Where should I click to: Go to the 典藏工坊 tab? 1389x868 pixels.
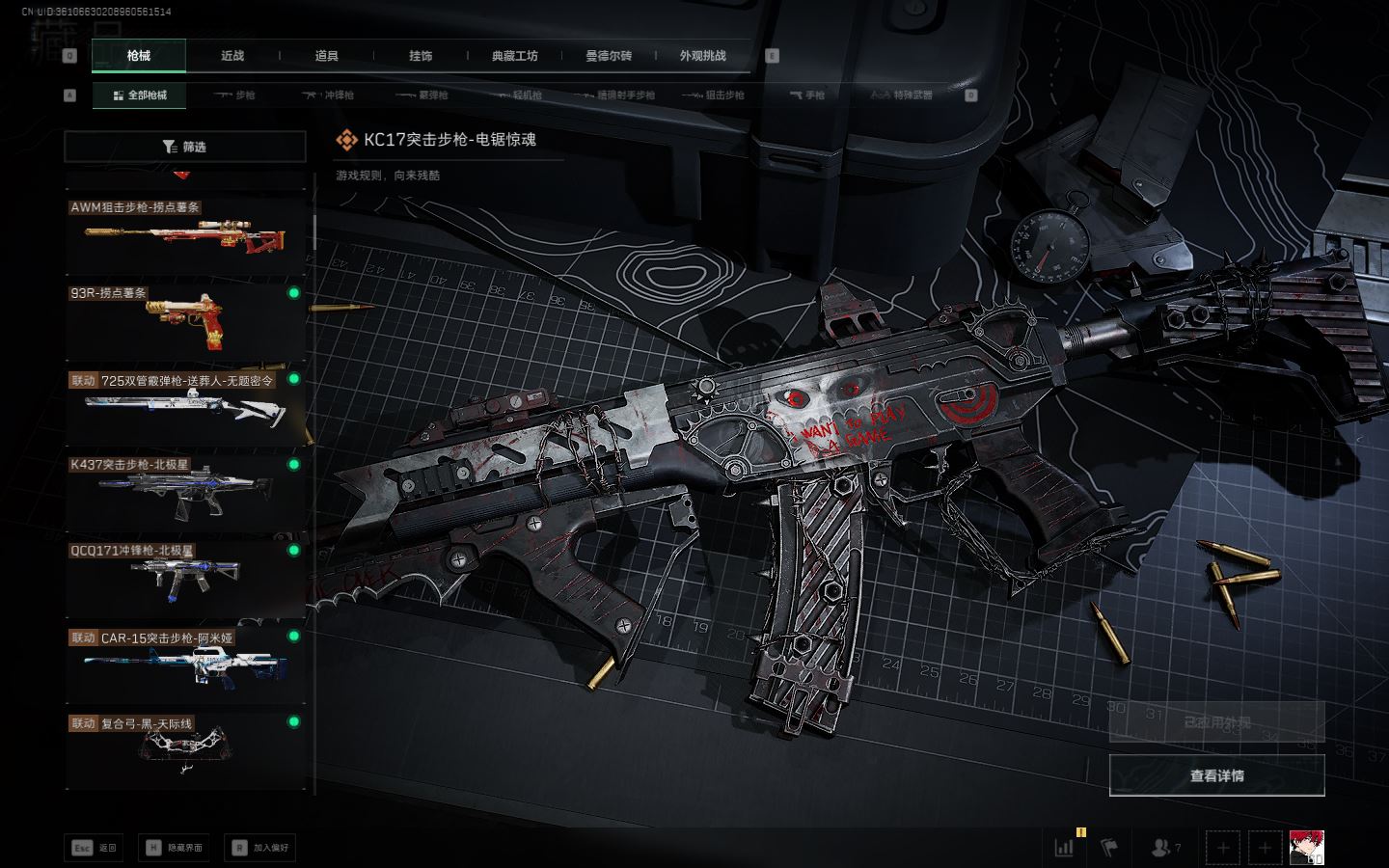coord(514,56)
